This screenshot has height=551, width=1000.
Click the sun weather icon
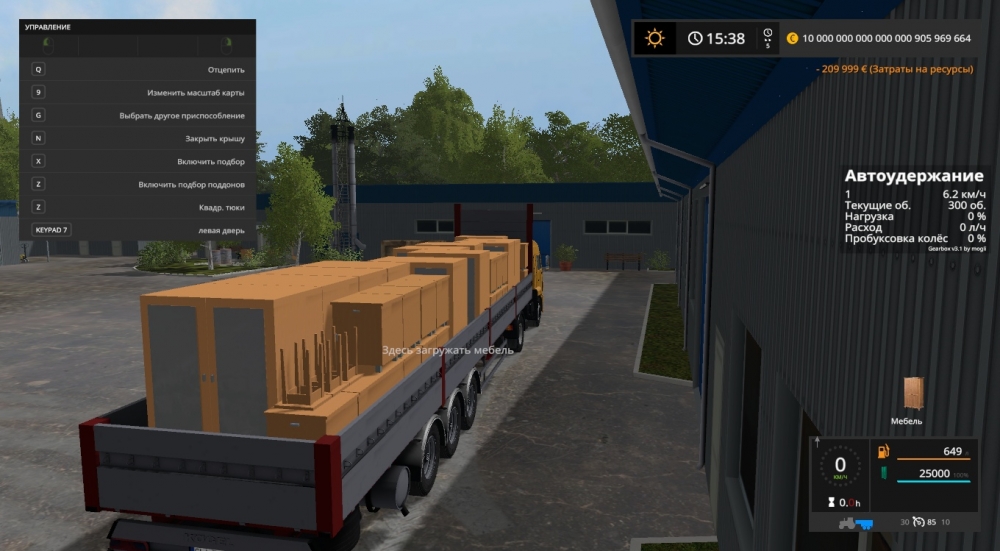point(655,39)
